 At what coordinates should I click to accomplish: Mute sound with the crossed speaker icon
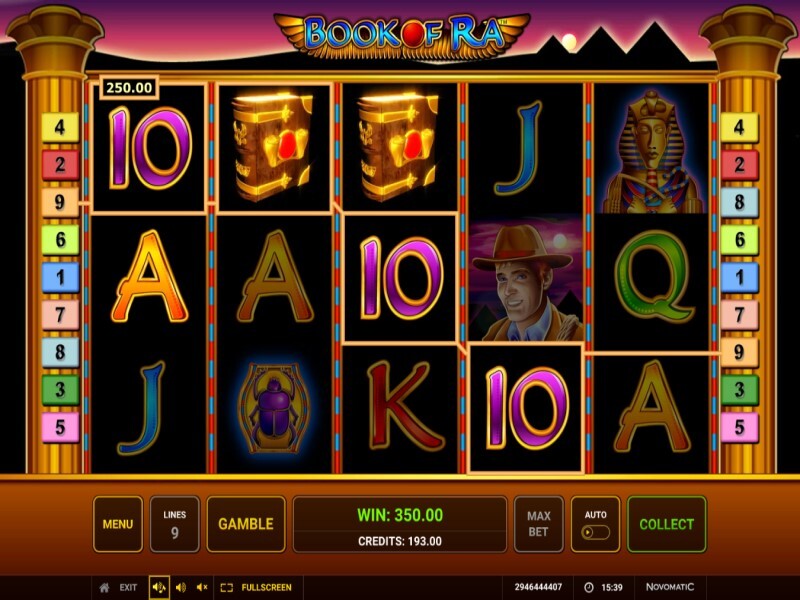[202, 588]
